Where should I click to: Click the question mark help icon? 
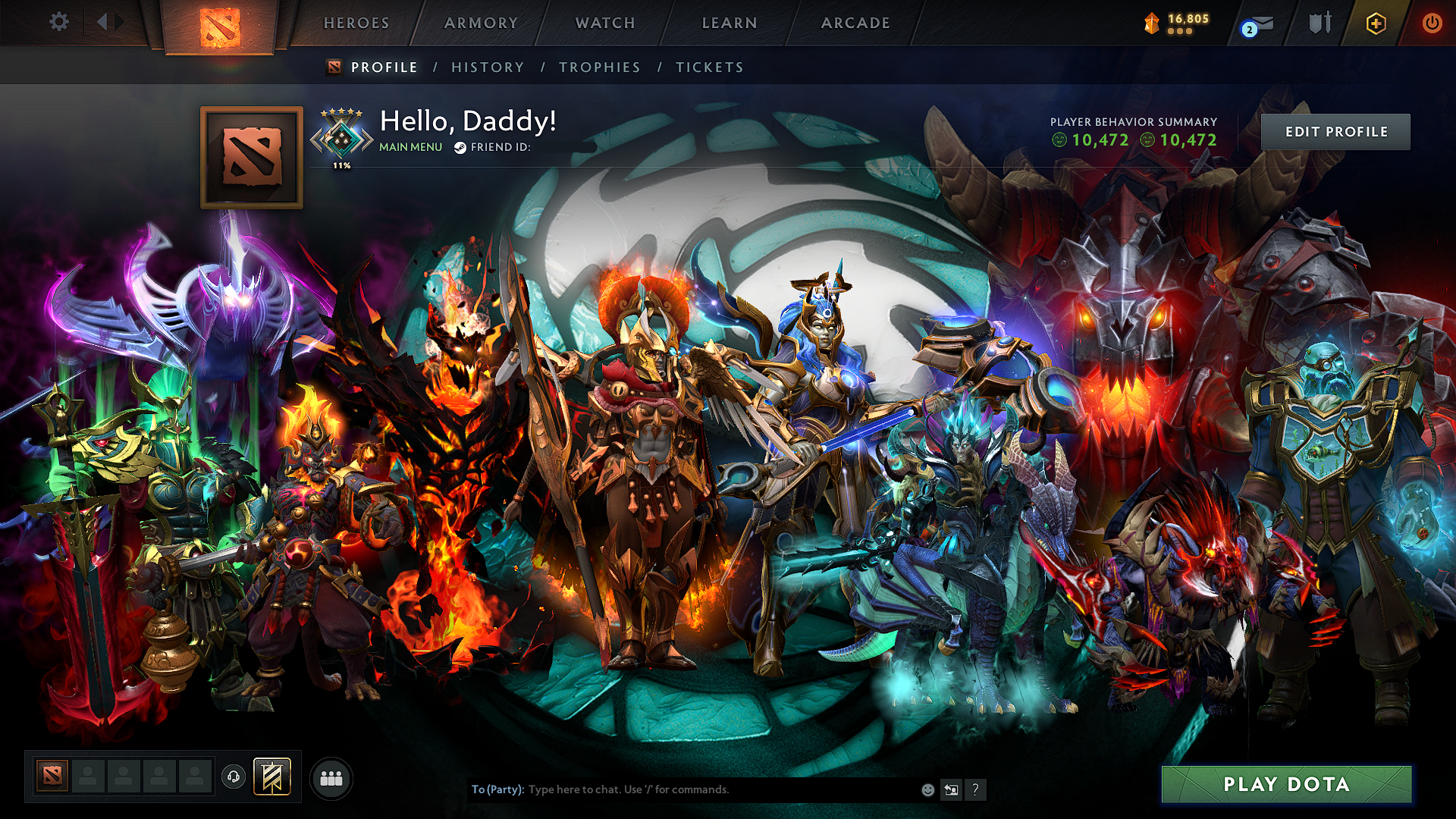[x=976, y=789]
